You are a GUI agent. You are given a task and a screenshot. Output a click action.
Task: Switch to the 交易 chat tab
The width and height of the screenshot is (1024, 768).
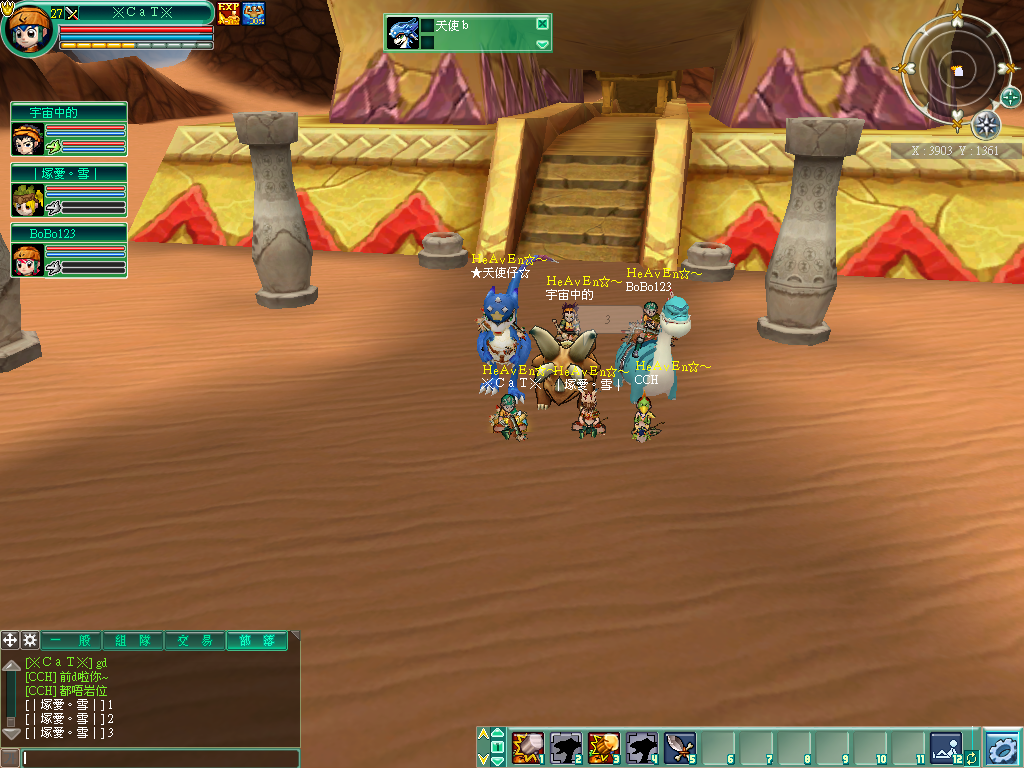tap(196, 641)
